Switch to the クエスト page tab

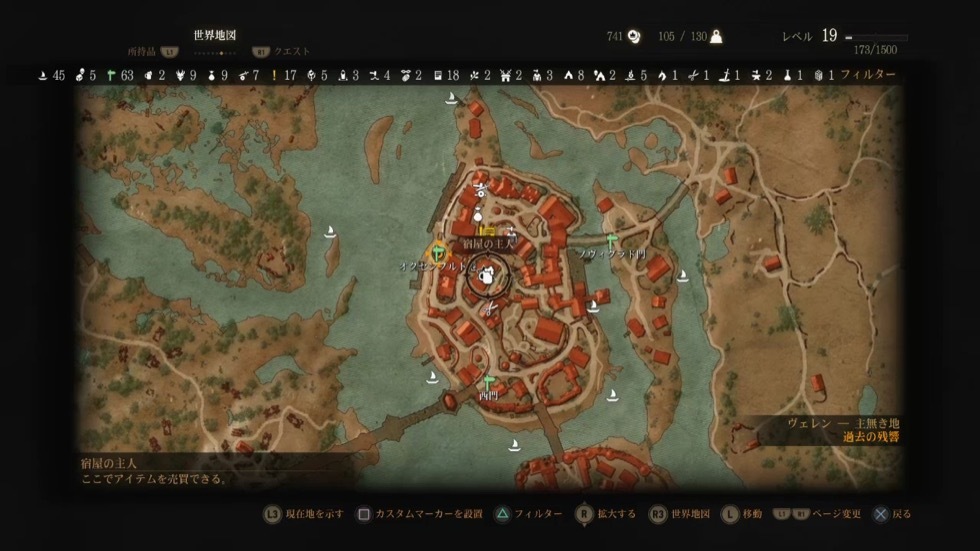(292, 51)
